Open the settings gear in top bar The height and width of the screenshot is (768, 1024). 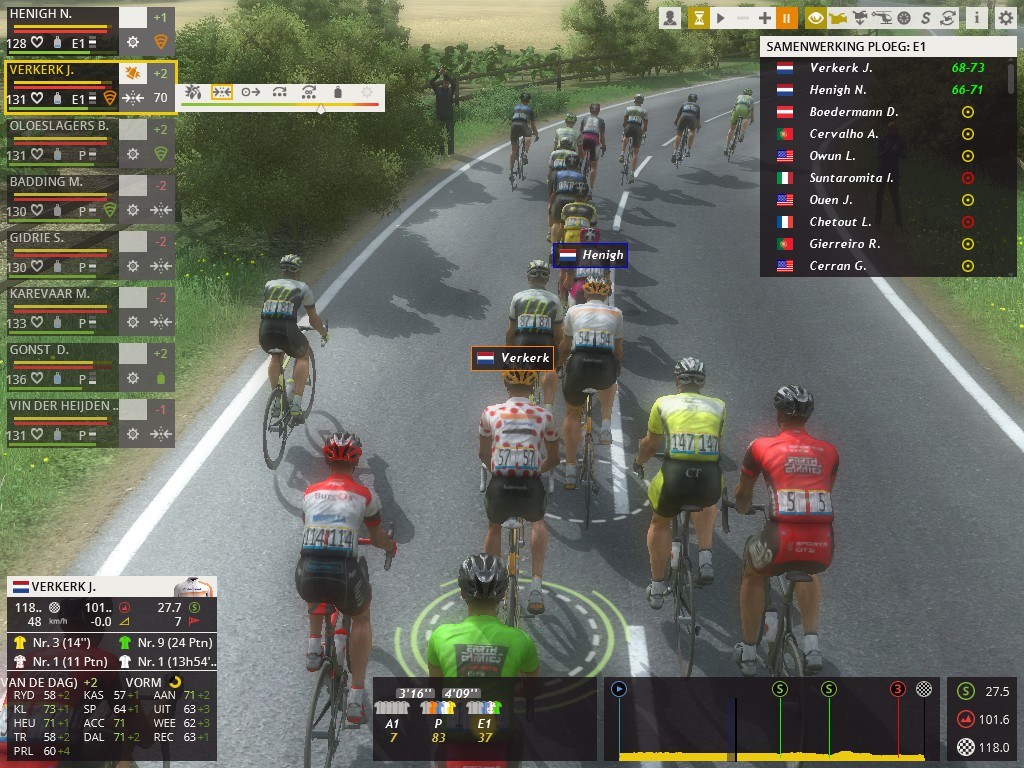click(x=1005, y=18)
